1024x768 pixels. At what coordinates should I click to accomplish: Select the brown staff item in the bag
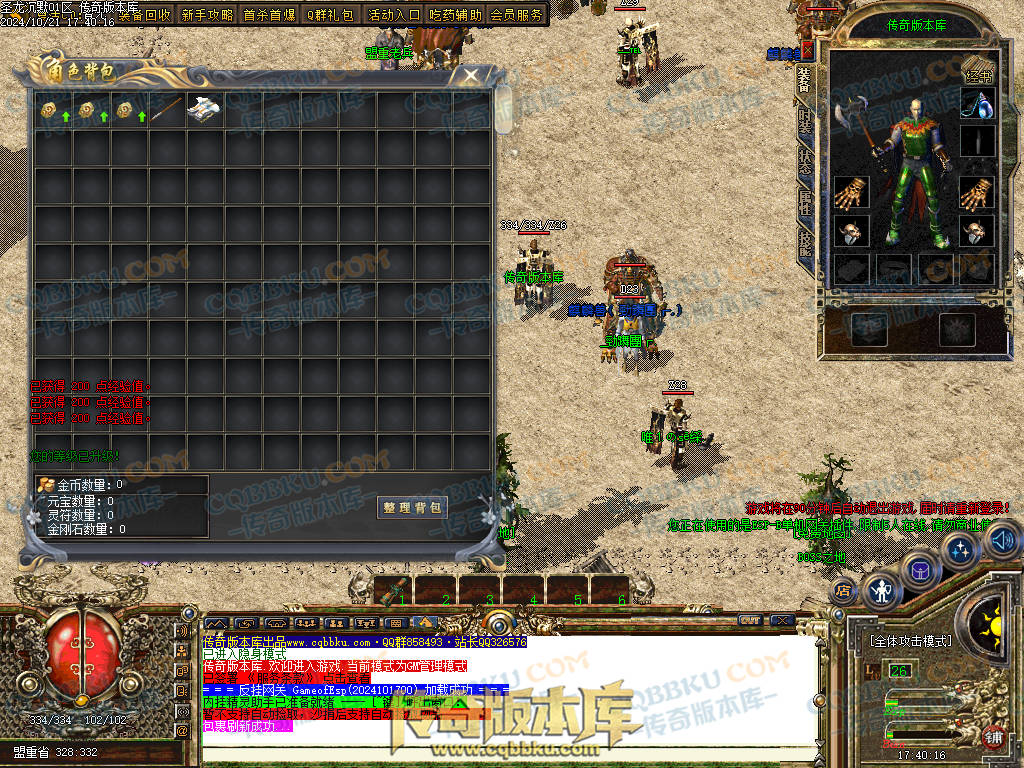point(167,108)
